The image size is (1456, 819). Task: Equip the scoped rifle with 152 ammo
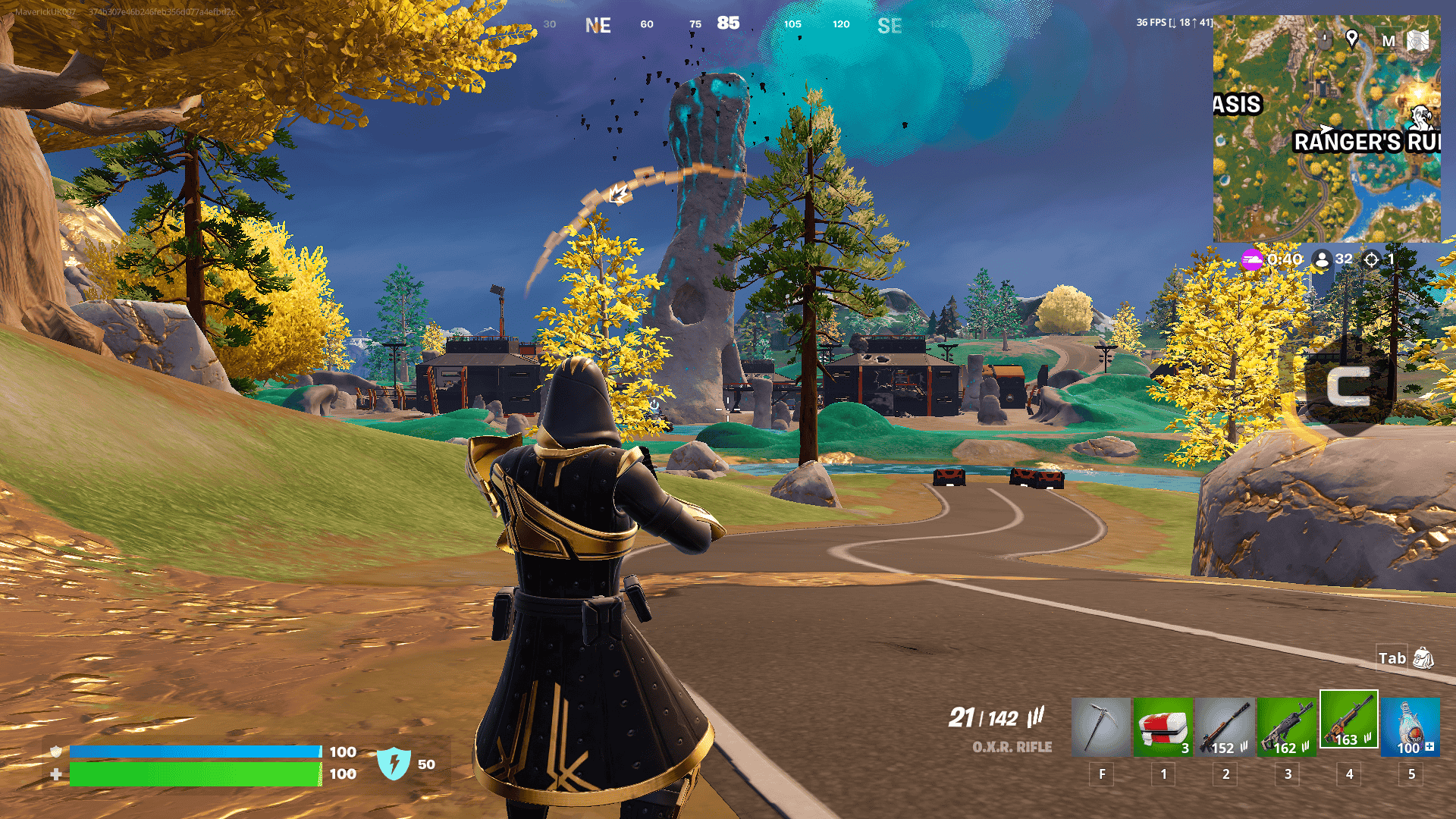pyautogui.click(x=1225, y=726)
